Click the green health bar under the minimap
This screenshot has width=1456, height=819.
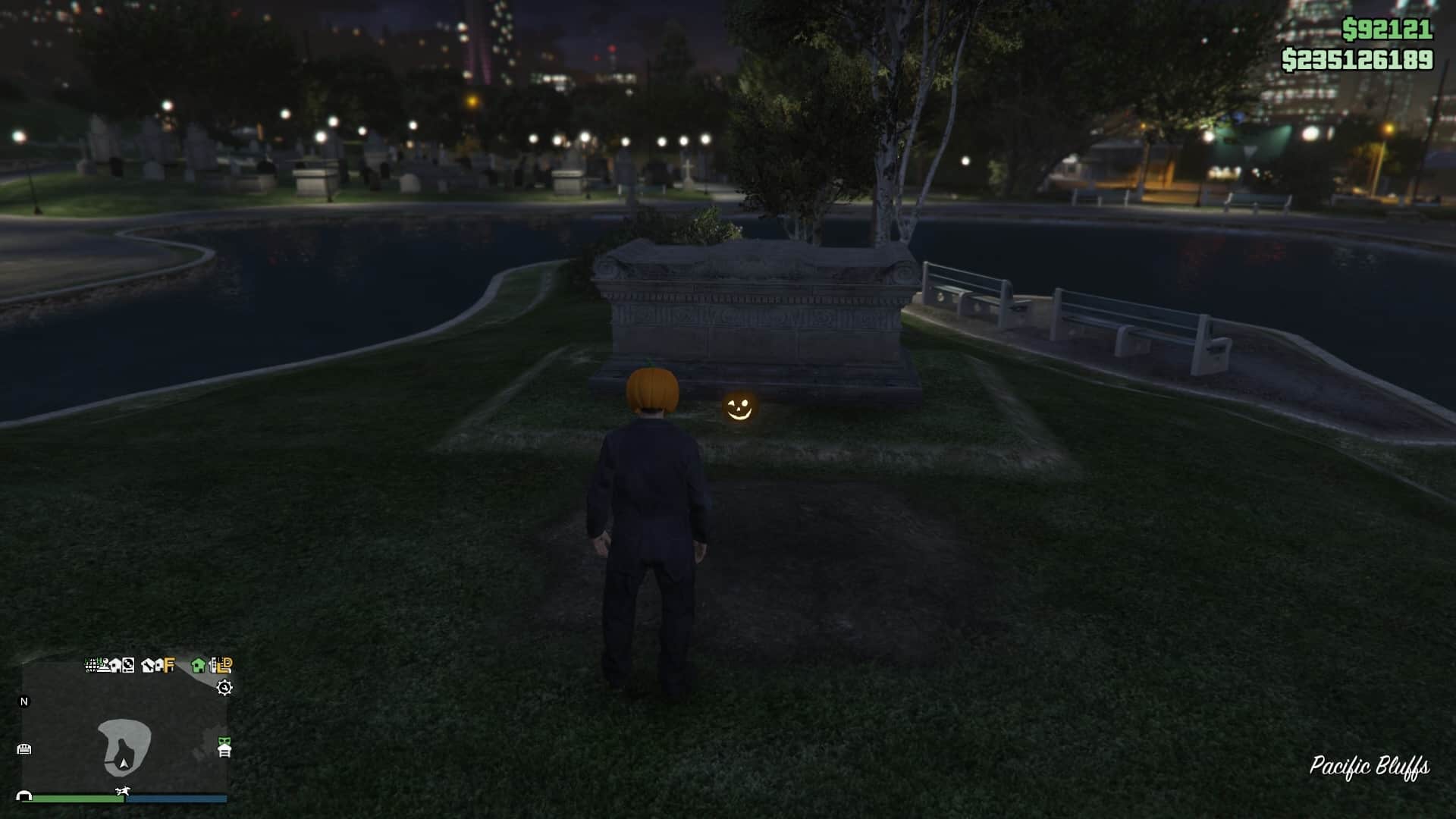(77, 800)
